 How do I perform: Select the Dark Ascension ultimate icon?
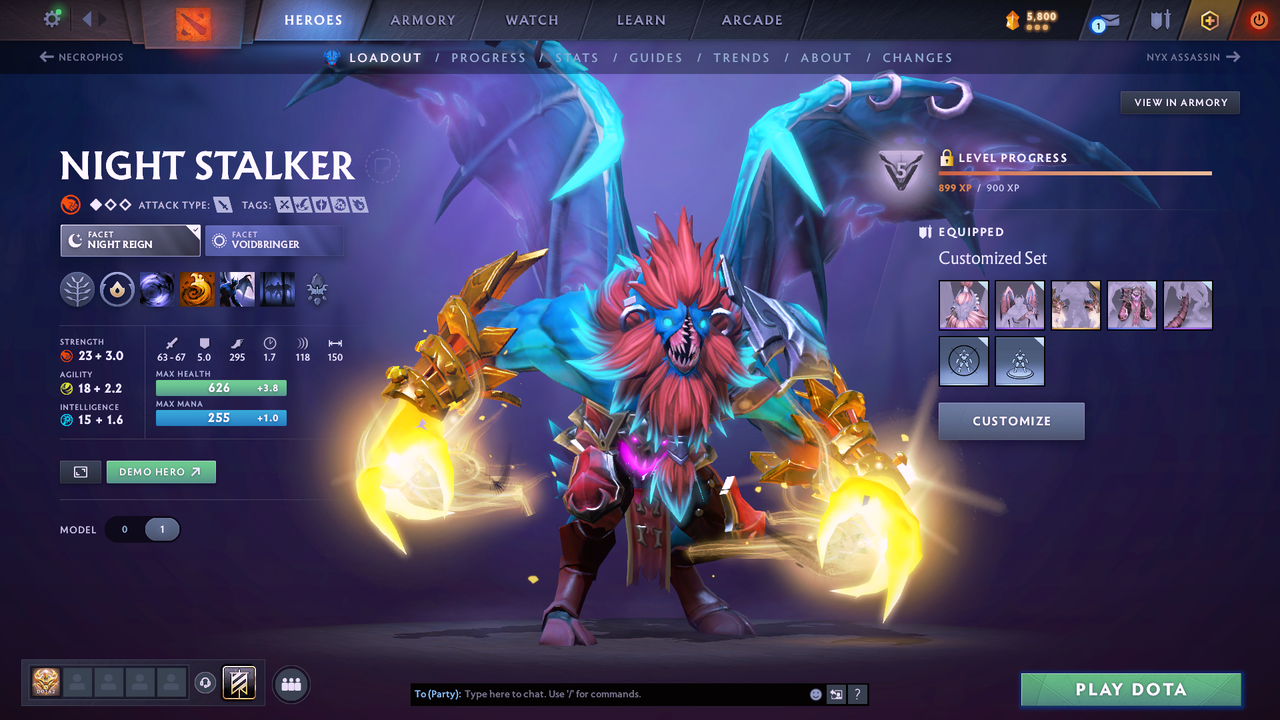coord(277,290)
